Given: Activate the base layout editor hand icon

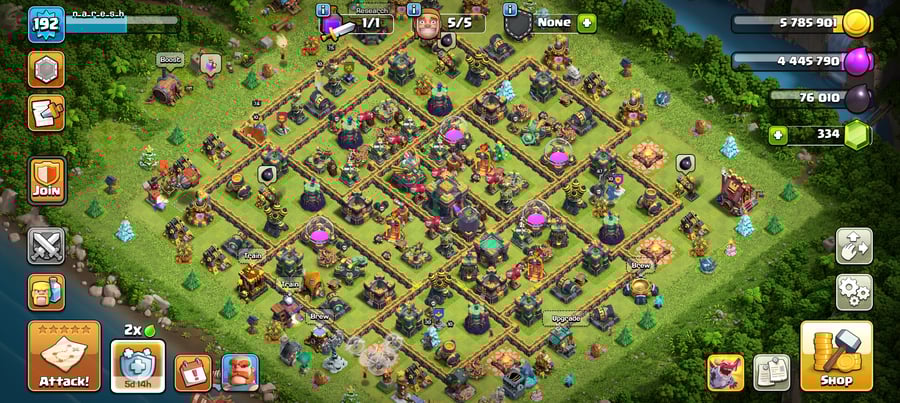Looking at the screenshot, I should click(x=854, y=245).
